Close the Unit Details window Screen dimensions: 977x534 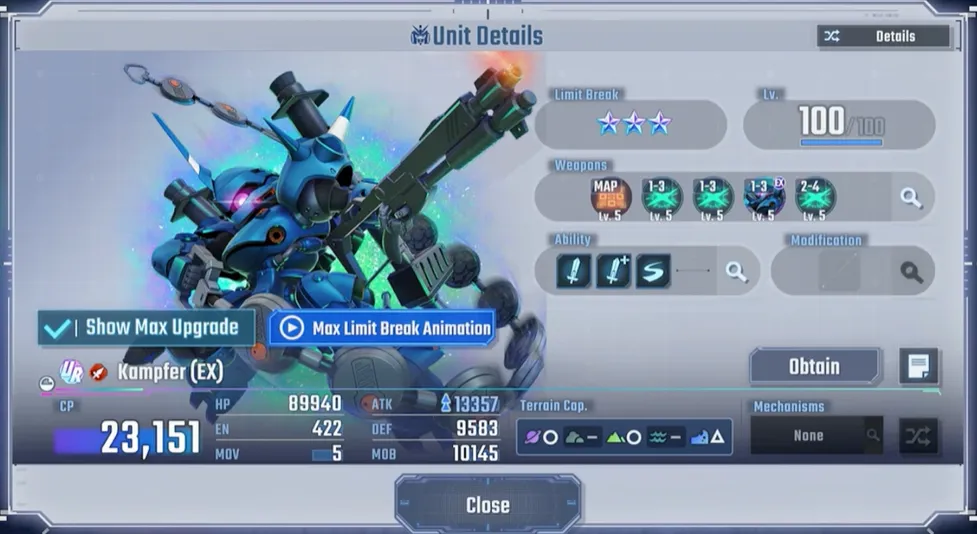(x=487, y=505)
